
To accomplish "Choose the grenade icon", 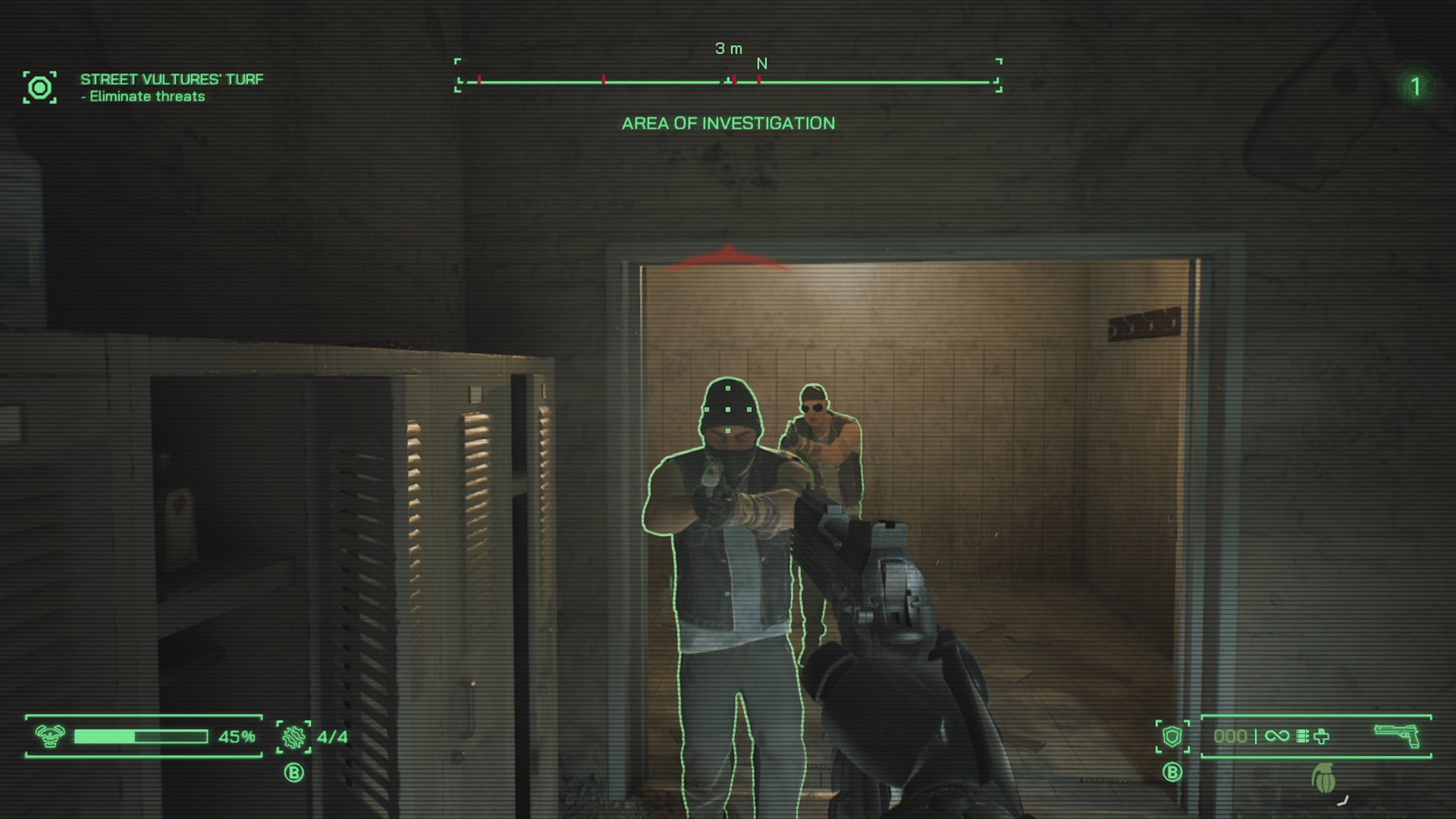I will point(1323,778).
